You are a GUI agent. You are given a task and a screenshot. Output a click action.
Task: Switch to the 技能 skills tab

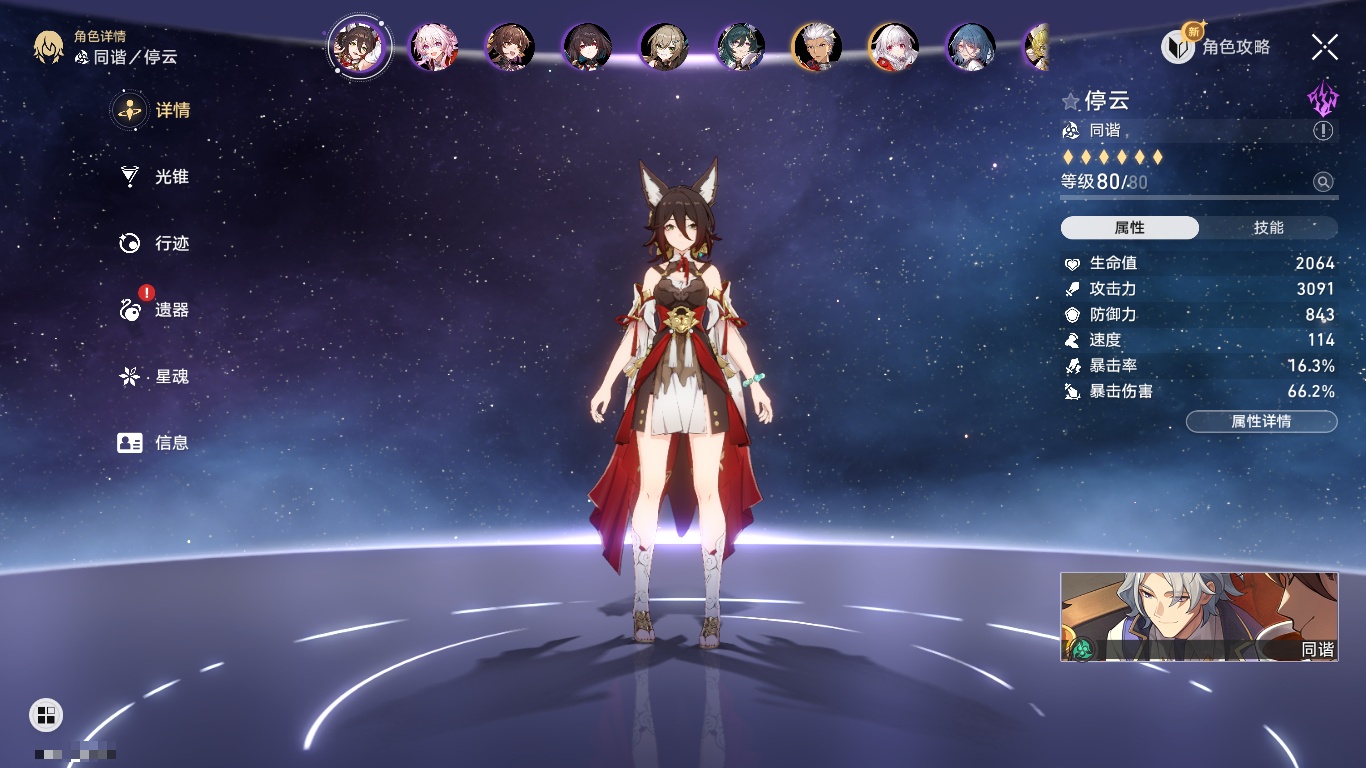click(1268, 228)
